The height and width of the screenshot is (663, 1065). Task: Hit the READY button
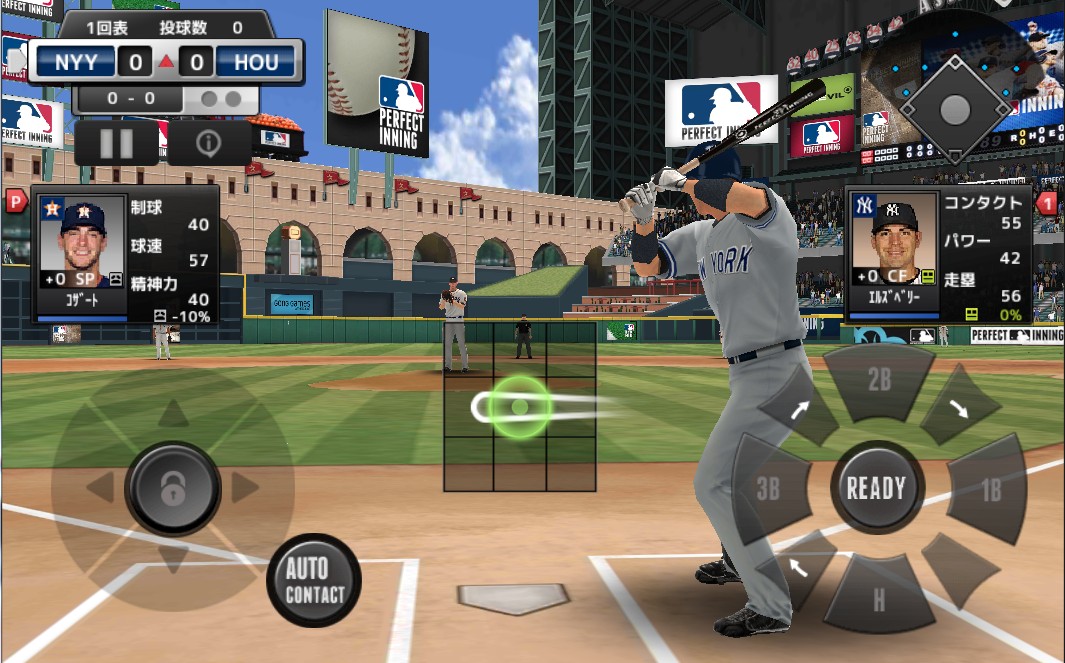coord(876,488)
